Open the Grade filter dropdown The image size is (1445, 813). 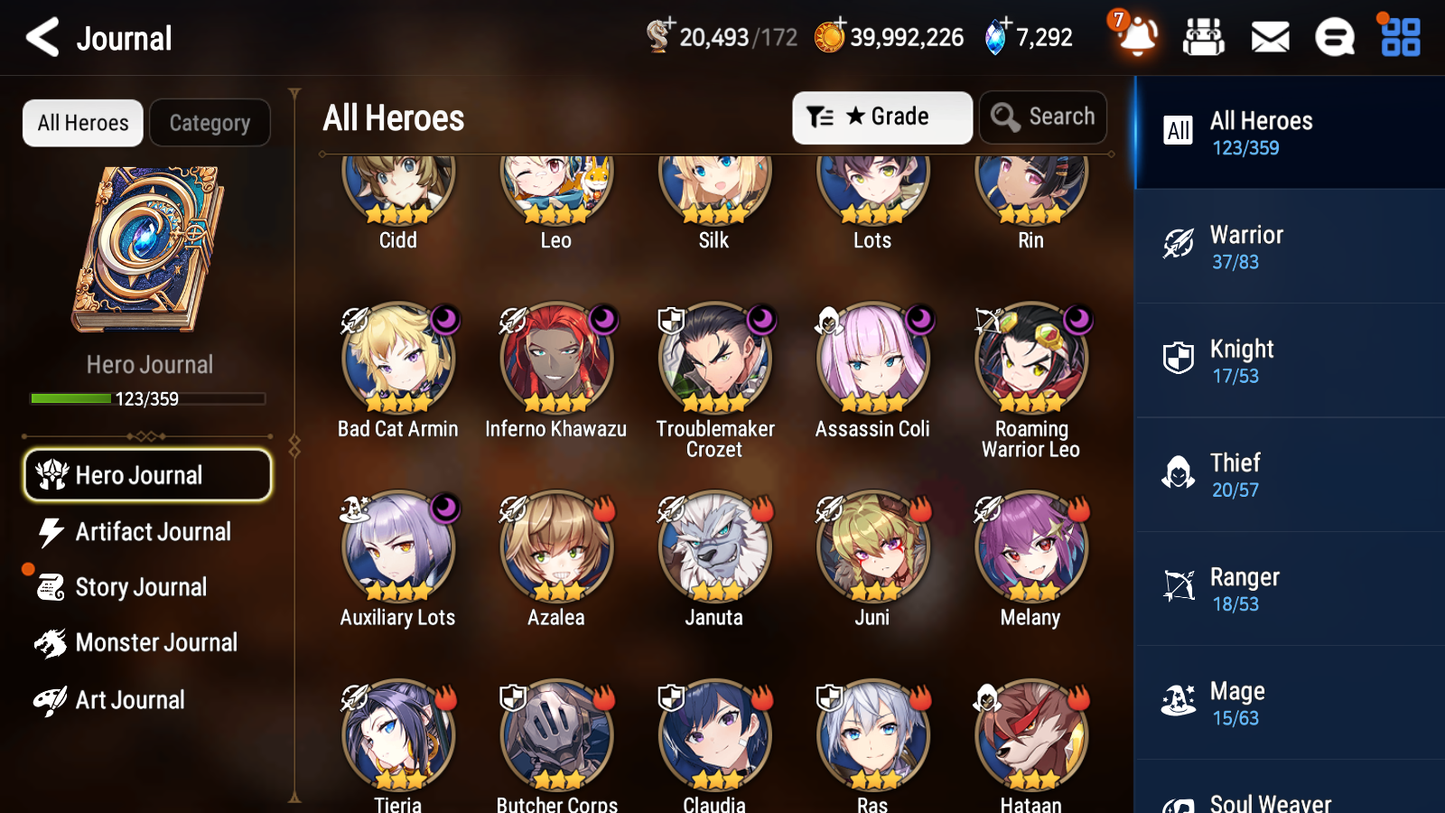[x=882, y=117]
